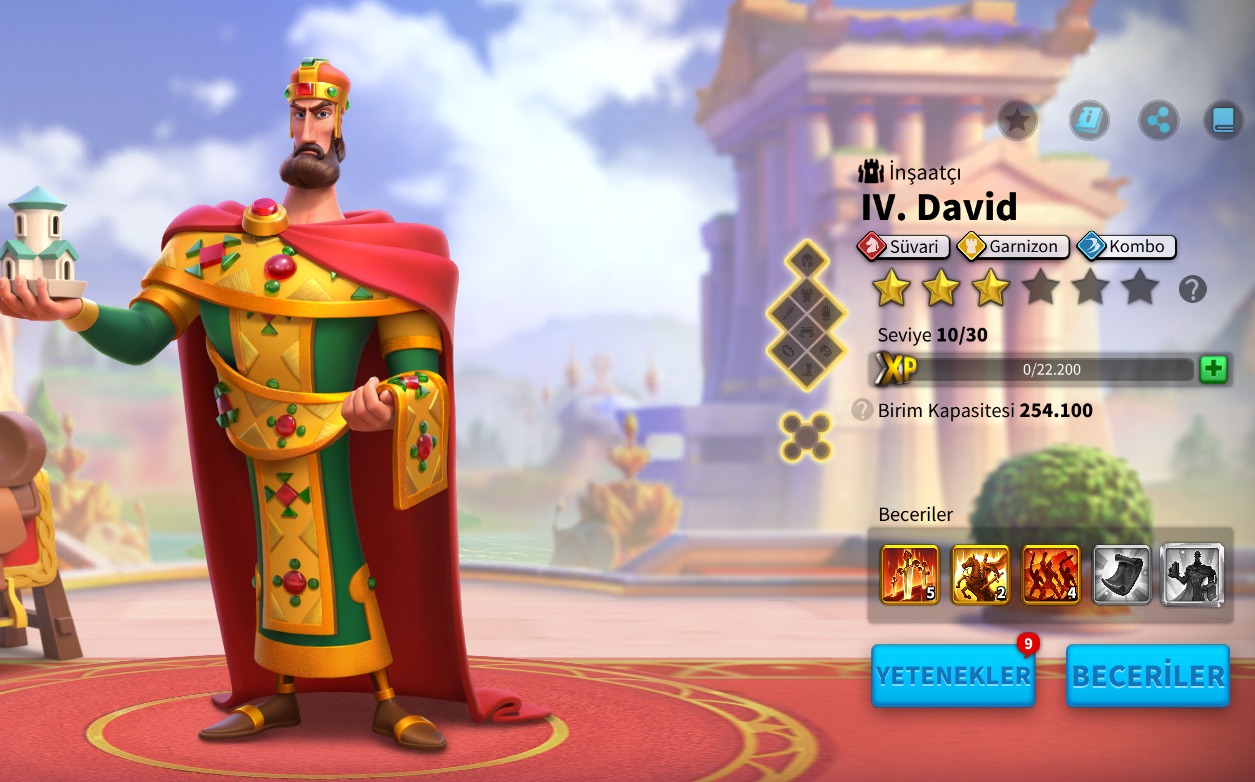
Task: Open the four-circle formation icon
Action: [x=806, y=437]
